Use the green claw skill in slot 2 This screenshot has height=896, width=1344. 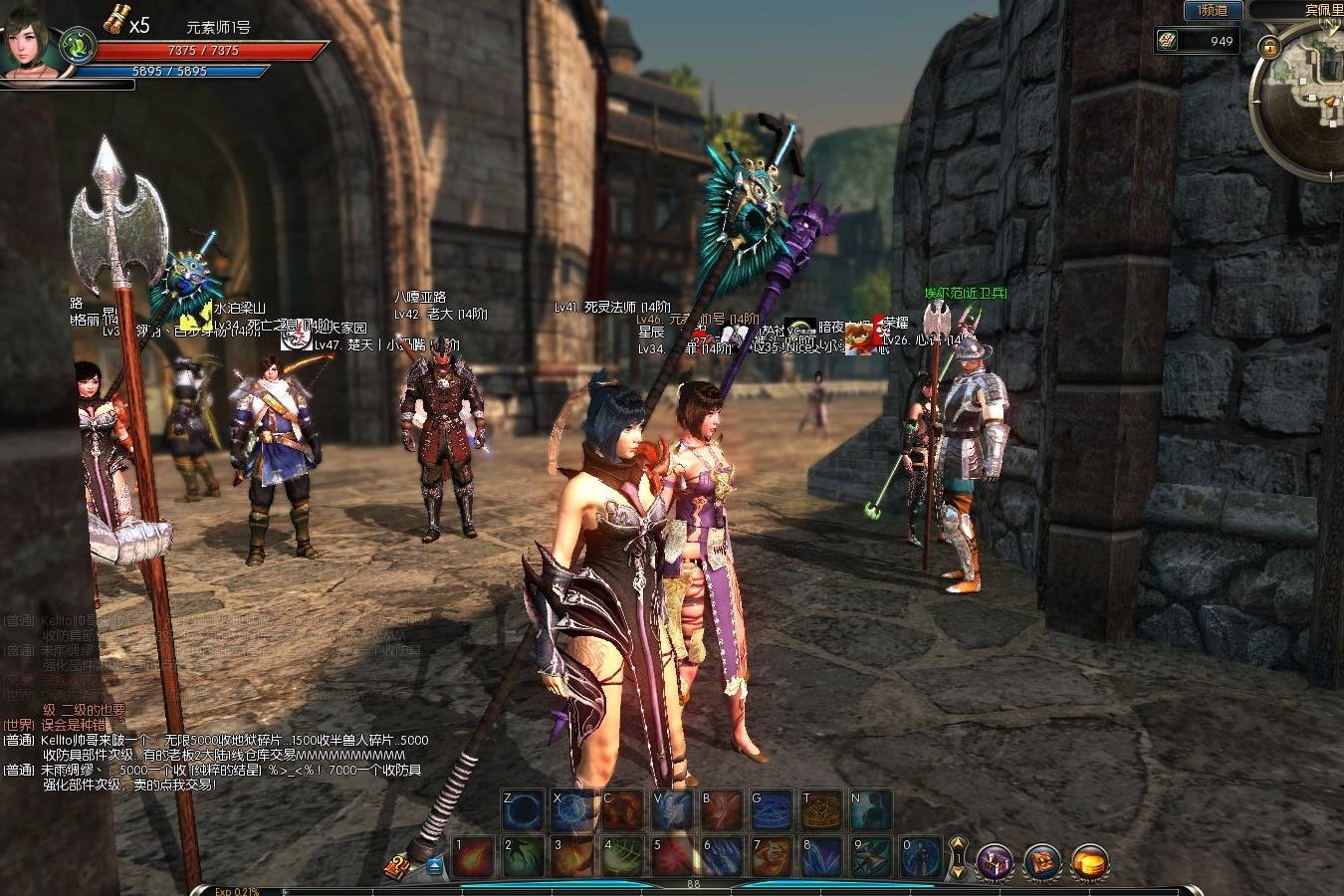[523, 856]
